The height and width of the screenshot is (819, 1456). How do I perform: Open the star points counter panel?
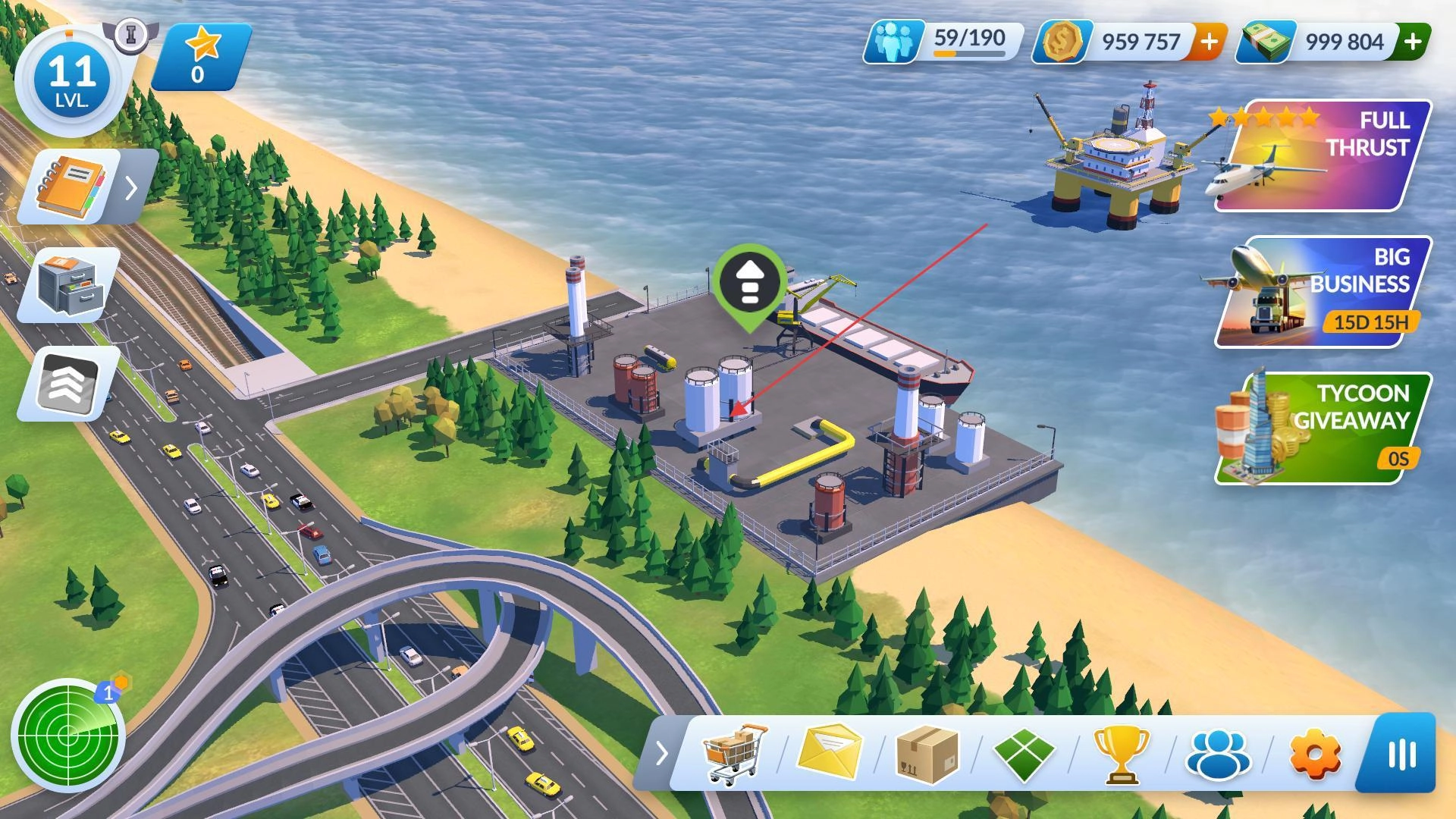coord(201,57)
